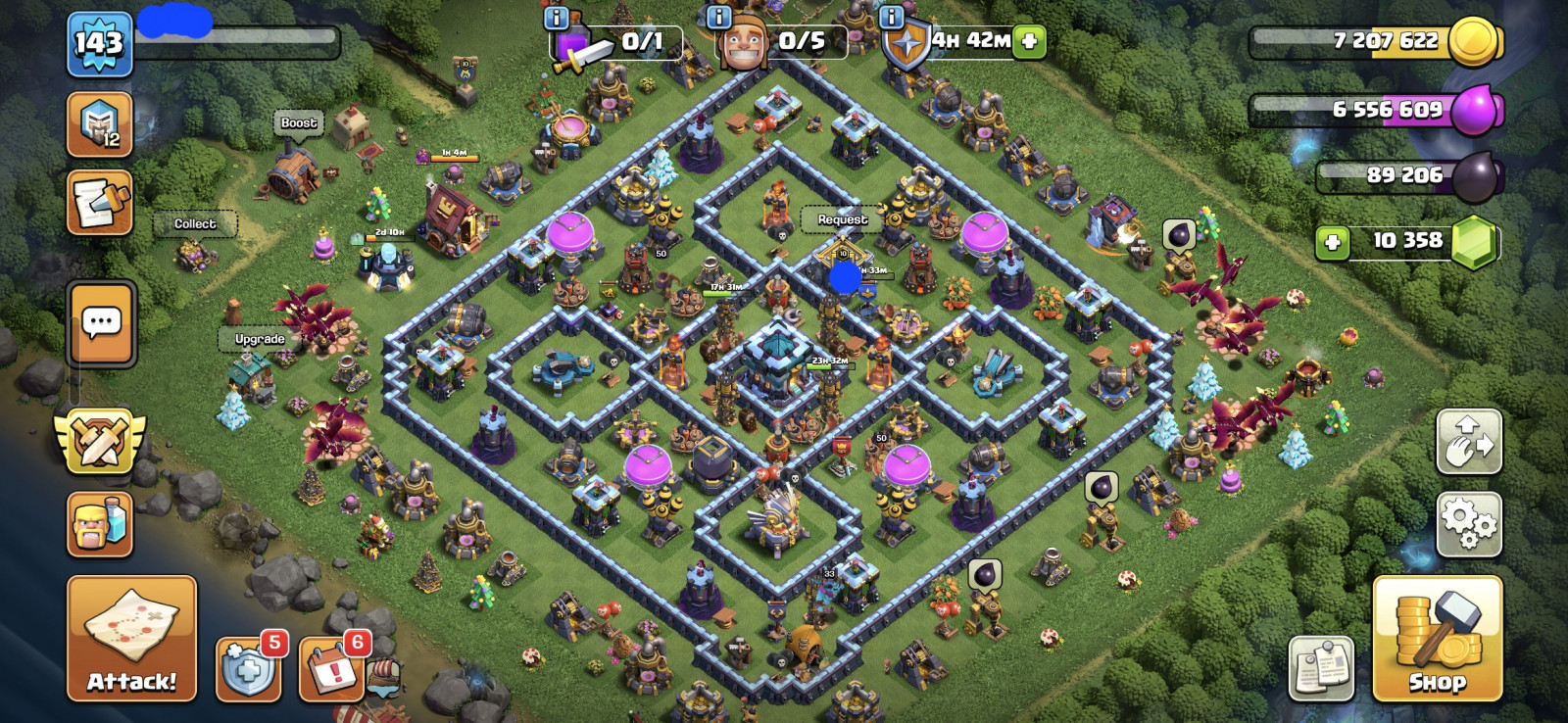Open the events calendar with 6 notifications
Screen dimensions: 1568x723
(x=331, y=669)
